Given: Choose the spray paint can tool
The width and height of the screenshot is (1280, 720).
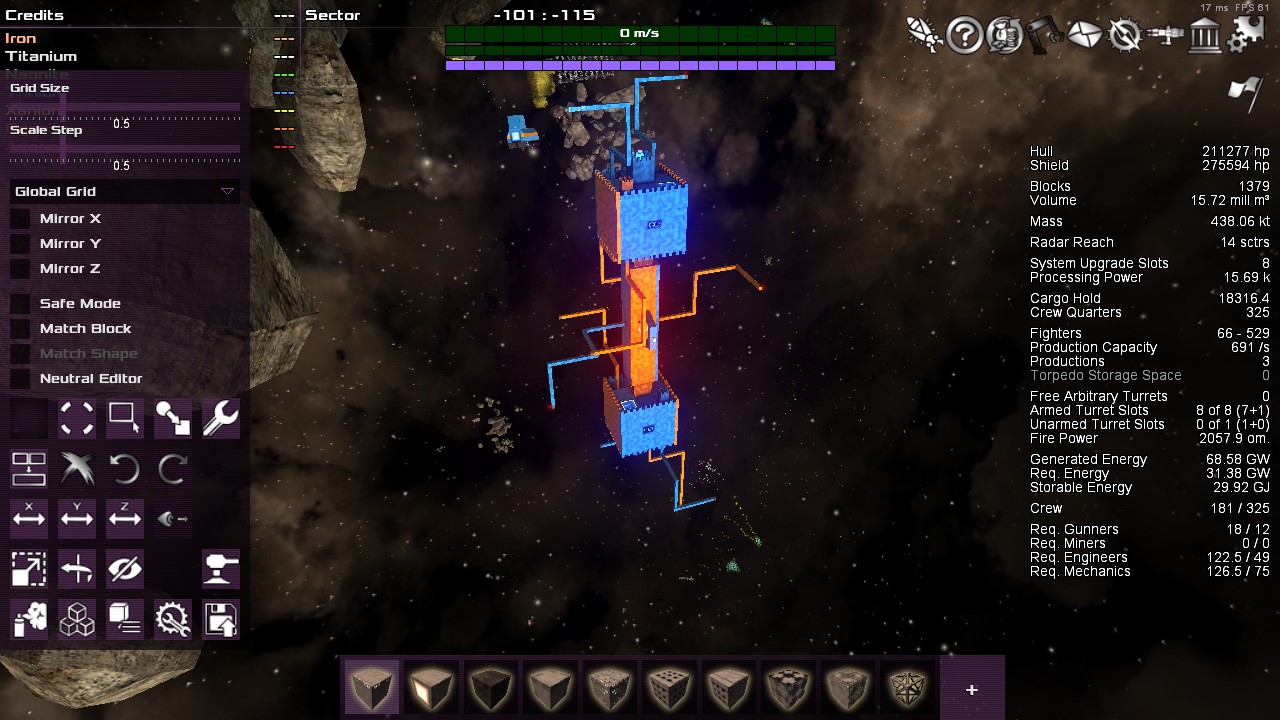Looking at the screenshot, I should (29, 619).
